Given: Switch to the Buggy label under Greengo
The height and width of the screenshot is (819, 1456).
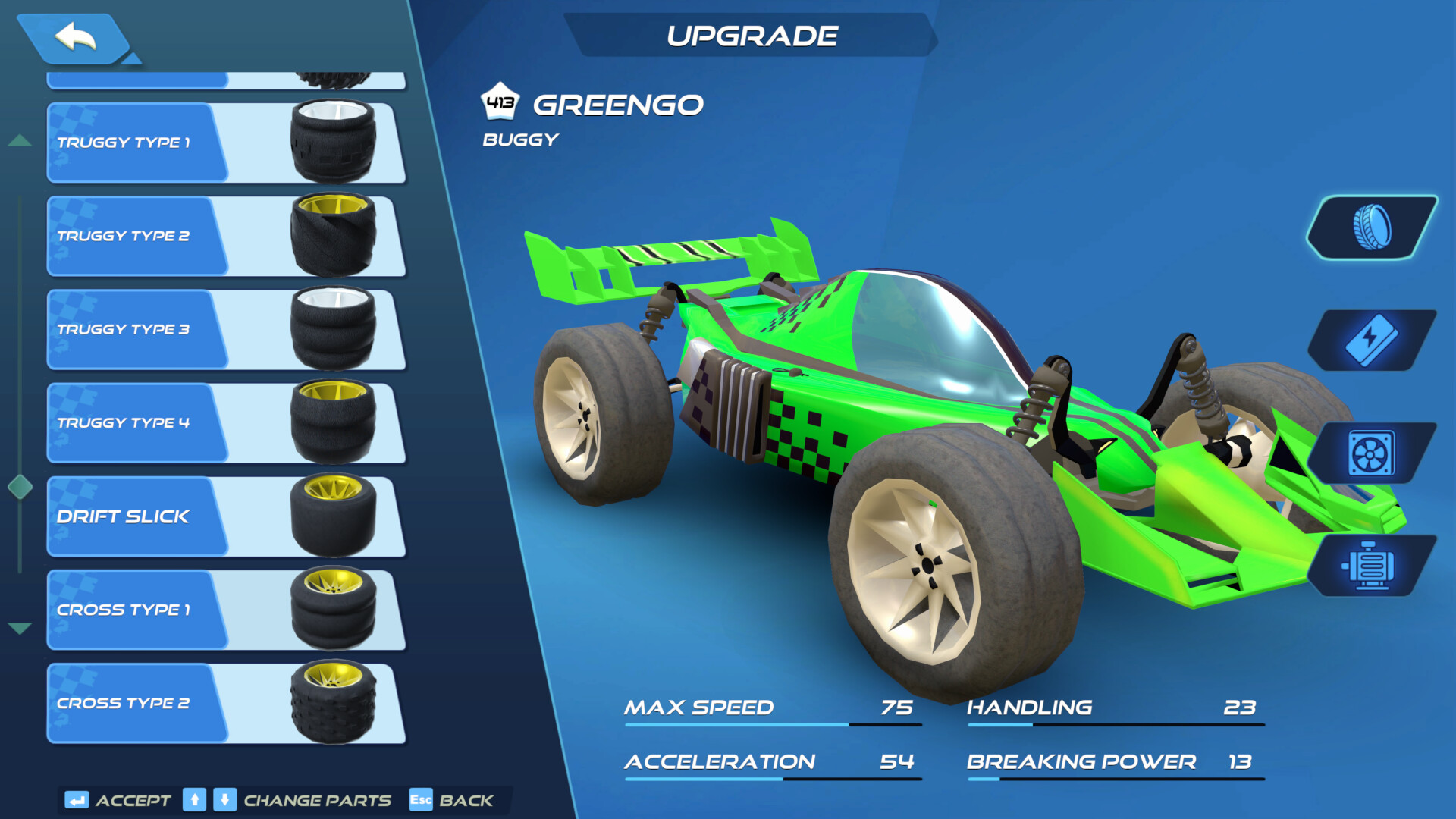Looking at the screenshot, I should click(x=519, y=138).
